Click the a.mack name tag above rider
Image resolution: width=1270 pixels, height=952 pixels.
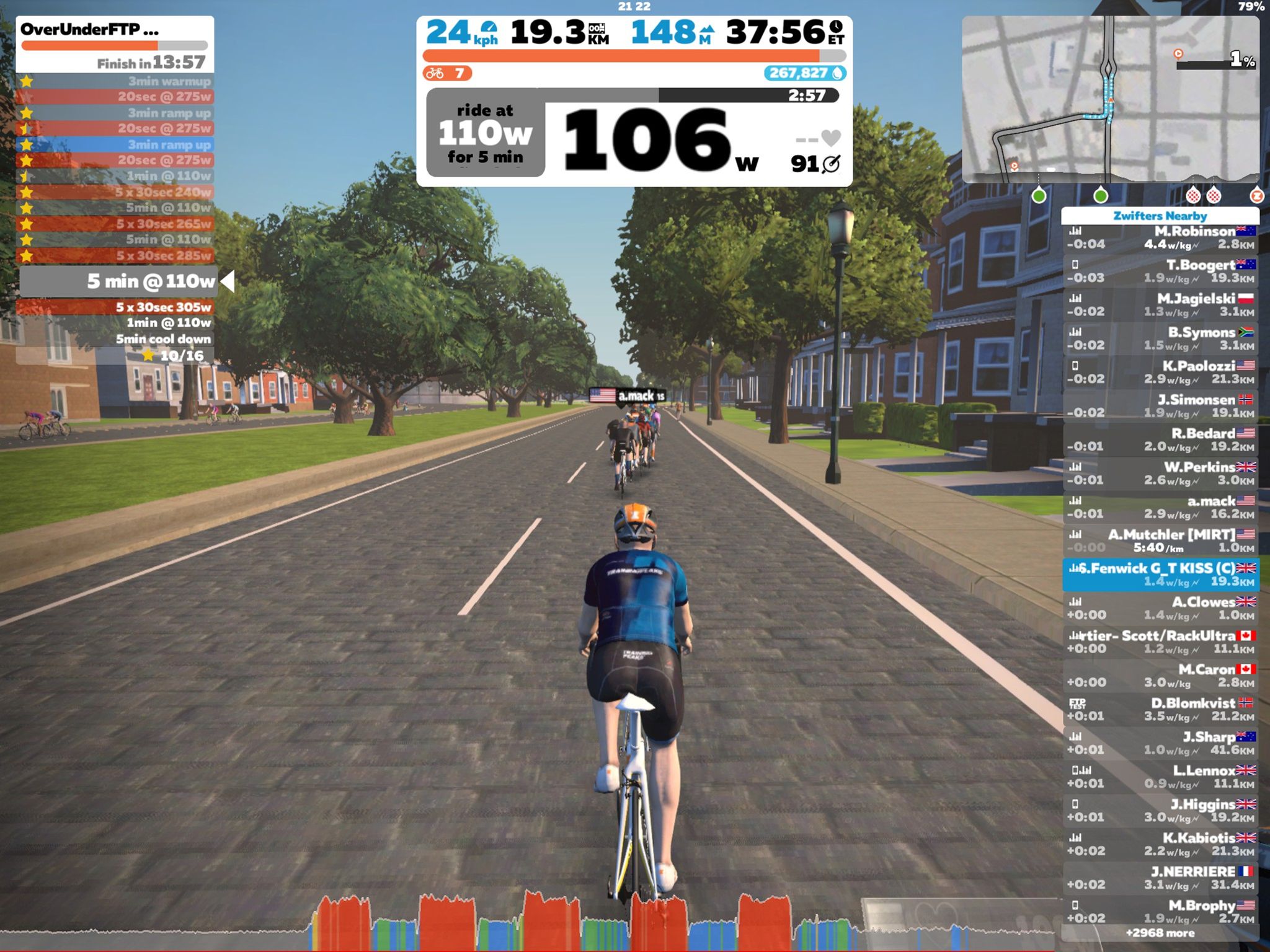pos(628,395)
